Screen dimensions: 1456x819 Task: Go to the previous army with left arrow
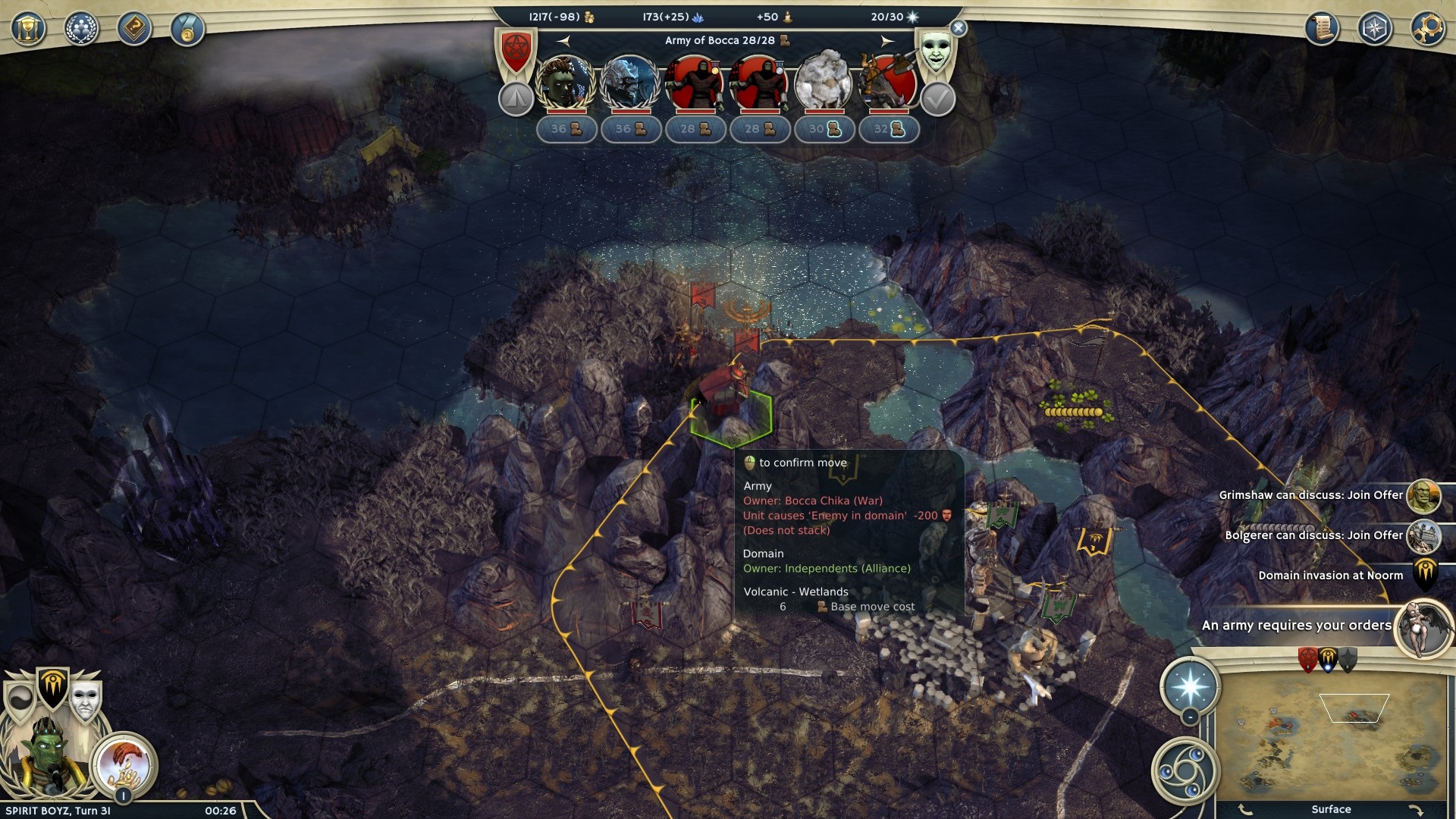pyautogui.click(x=563, y=41)
